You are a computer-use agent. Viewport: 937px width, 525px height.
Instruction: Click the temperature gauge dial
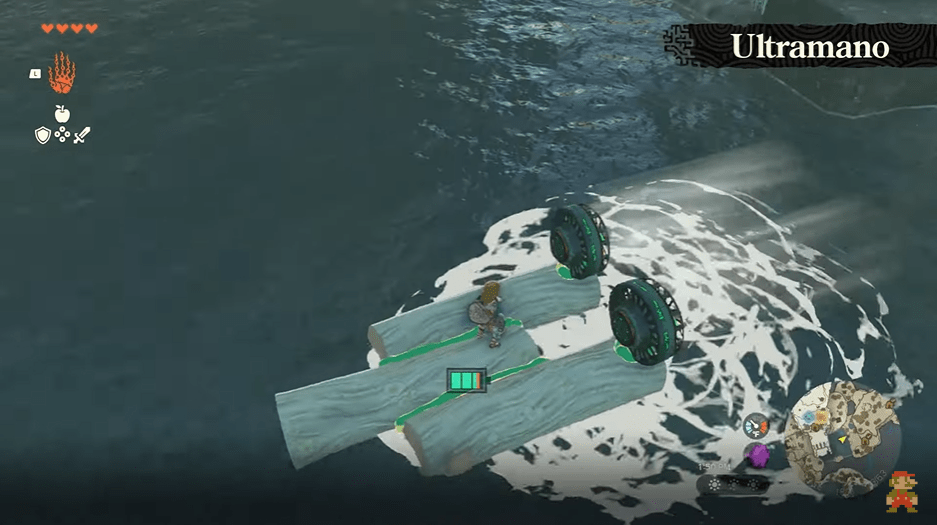tap(755, 426)
